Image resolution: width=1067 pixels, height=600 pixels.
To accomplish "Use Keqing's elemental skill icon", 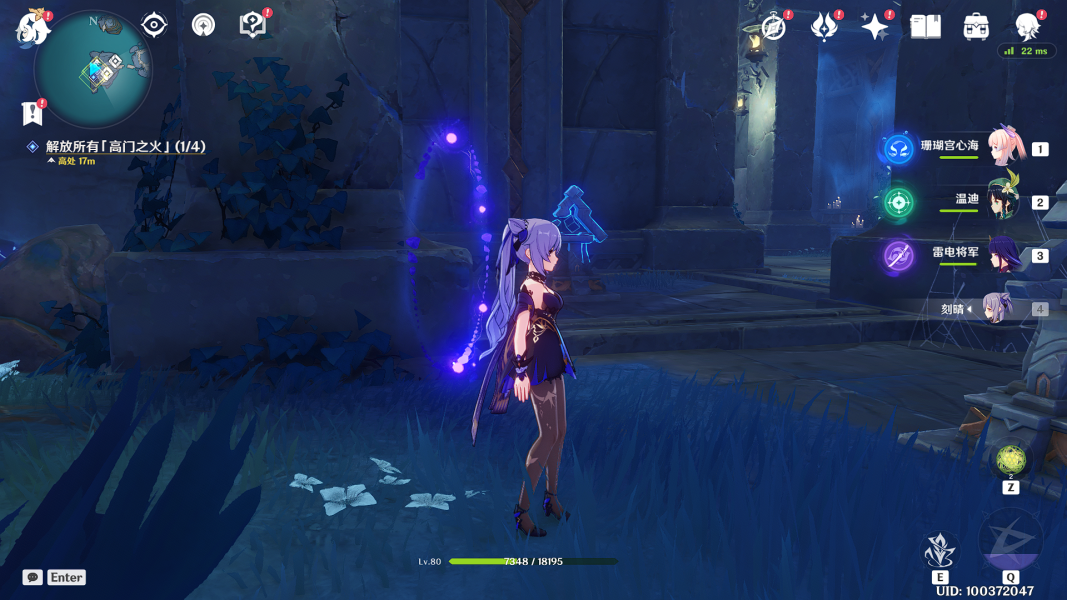I will pos(940,551).
